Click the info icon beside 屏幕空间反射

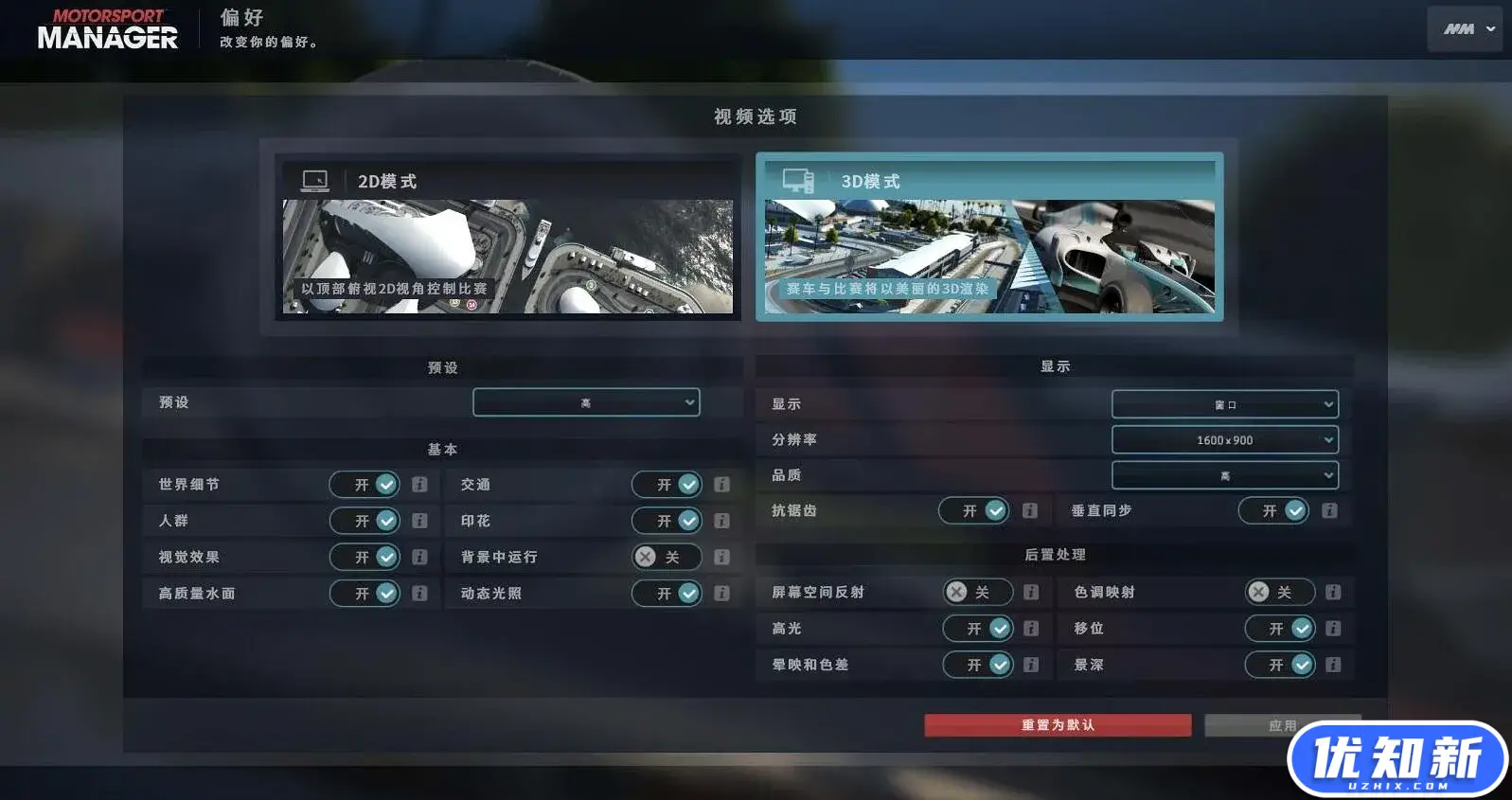(1030, 592)
